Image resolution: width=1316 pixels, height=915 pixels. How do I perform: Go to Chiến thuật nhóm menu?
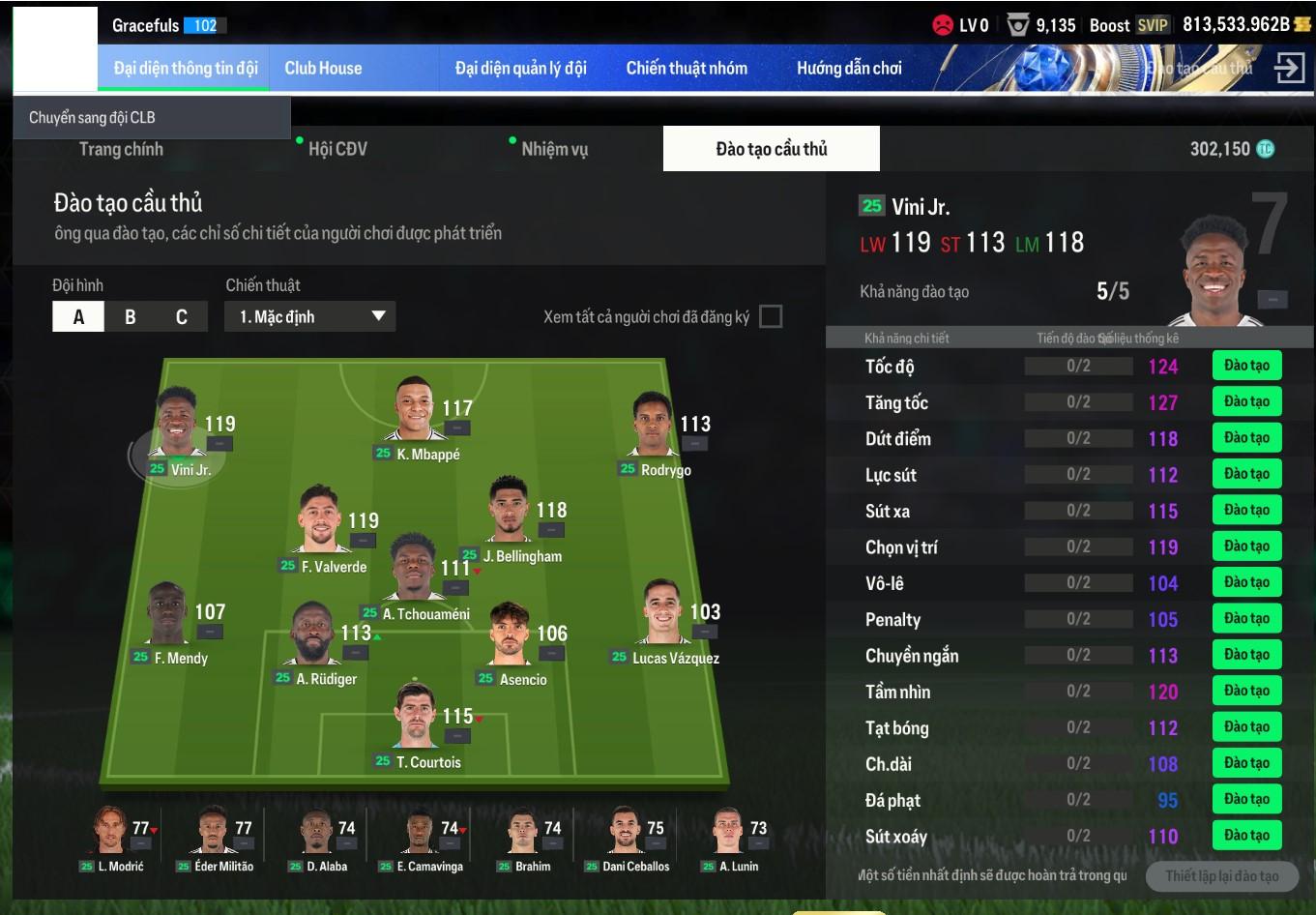tap(687, 69)
